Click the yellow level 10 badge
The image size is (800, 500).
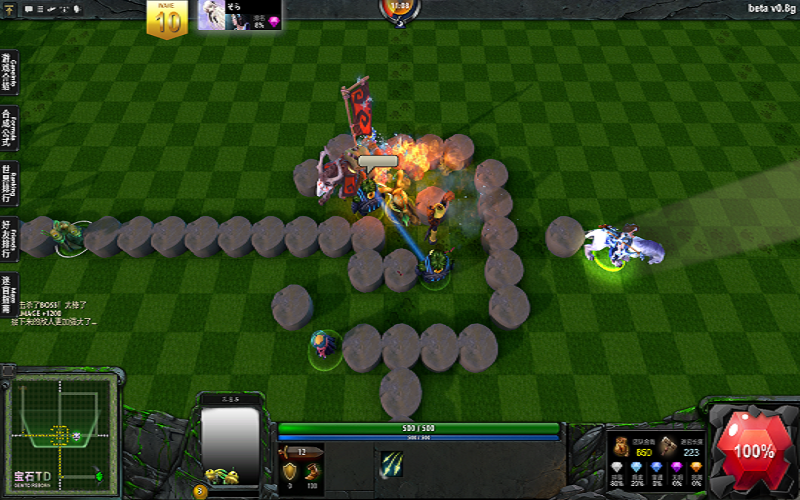click(x=166, y=20)
